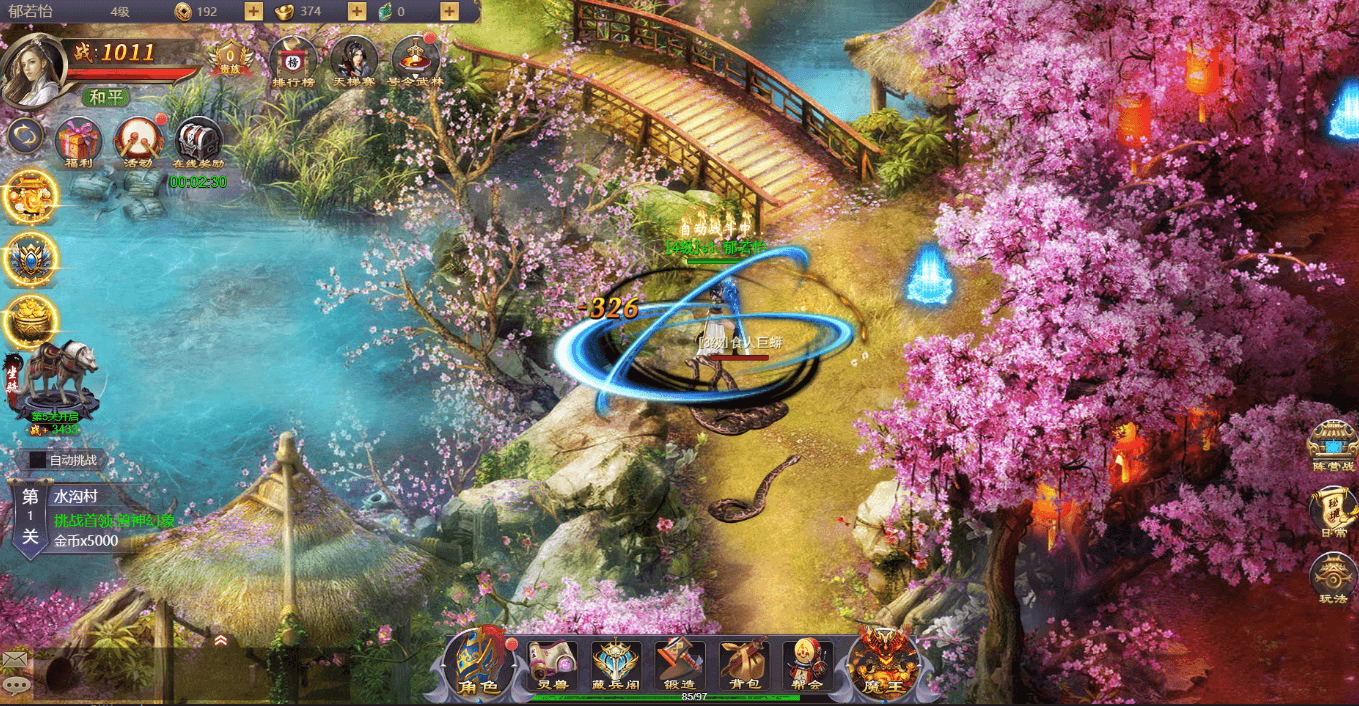
Task: Open the mail envelope icon
Action: pyautogui.click(x=14, y=659)
